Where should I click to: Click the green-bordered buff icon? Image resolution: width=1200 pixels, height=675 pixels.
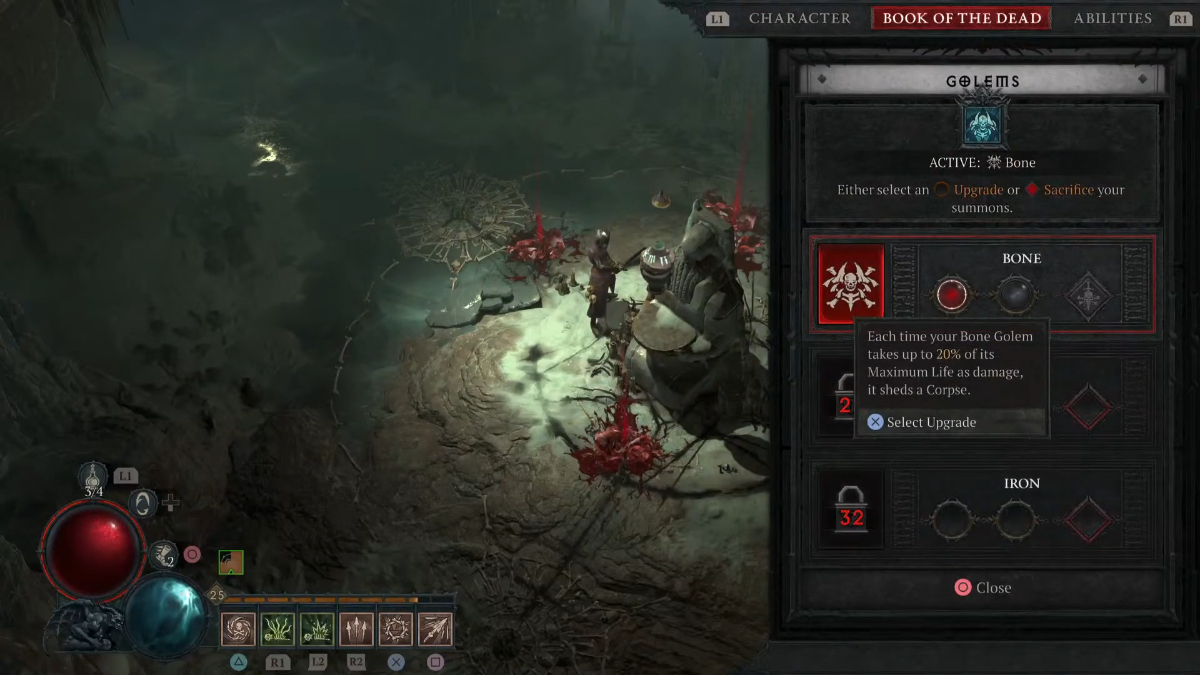(231, 562)
